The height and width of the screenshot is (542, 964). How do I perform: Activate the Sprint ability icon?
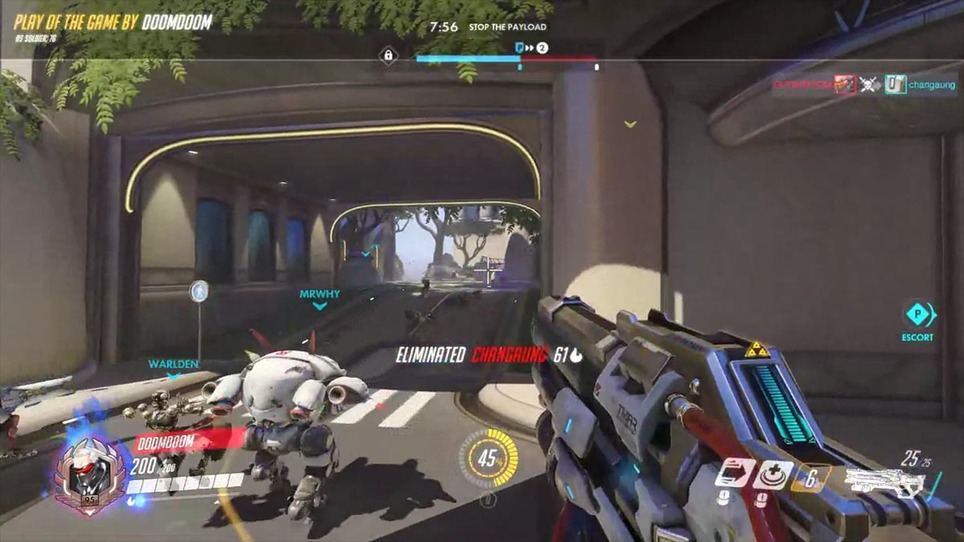tap(734, 474)
